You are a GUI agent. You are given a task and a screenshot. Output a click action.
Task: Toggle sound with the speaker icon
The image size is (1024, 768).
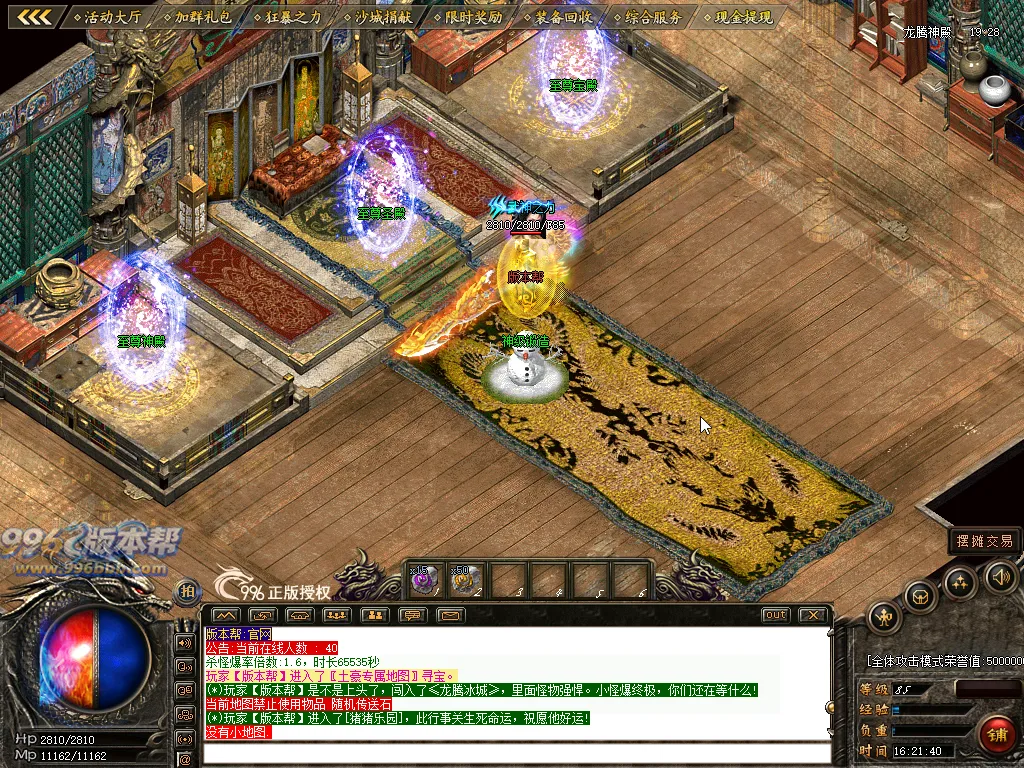(x=1001, y=576)
